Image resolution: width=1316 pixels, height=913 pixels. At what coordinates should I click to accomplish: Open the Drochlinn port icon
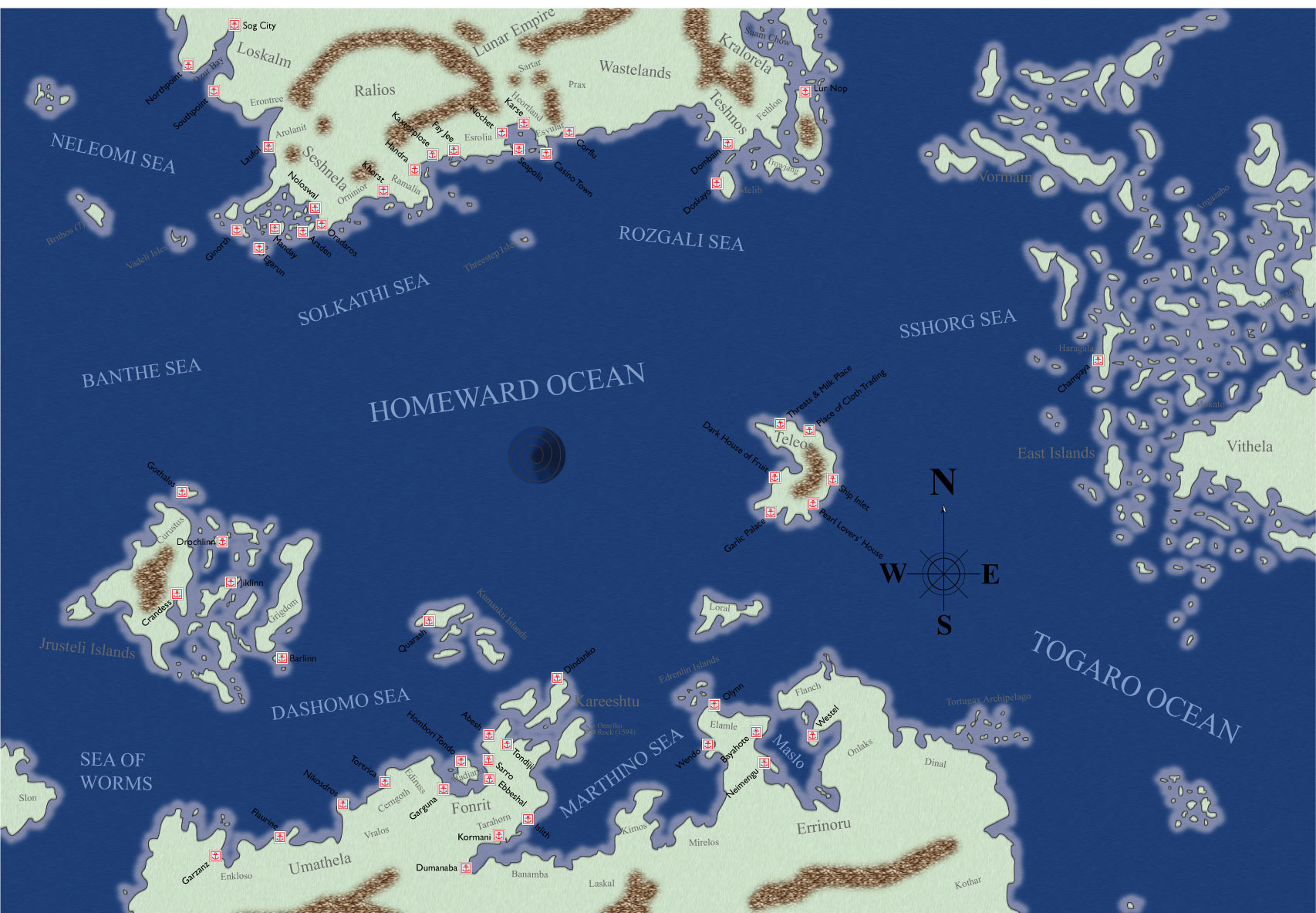click(222, 541)
